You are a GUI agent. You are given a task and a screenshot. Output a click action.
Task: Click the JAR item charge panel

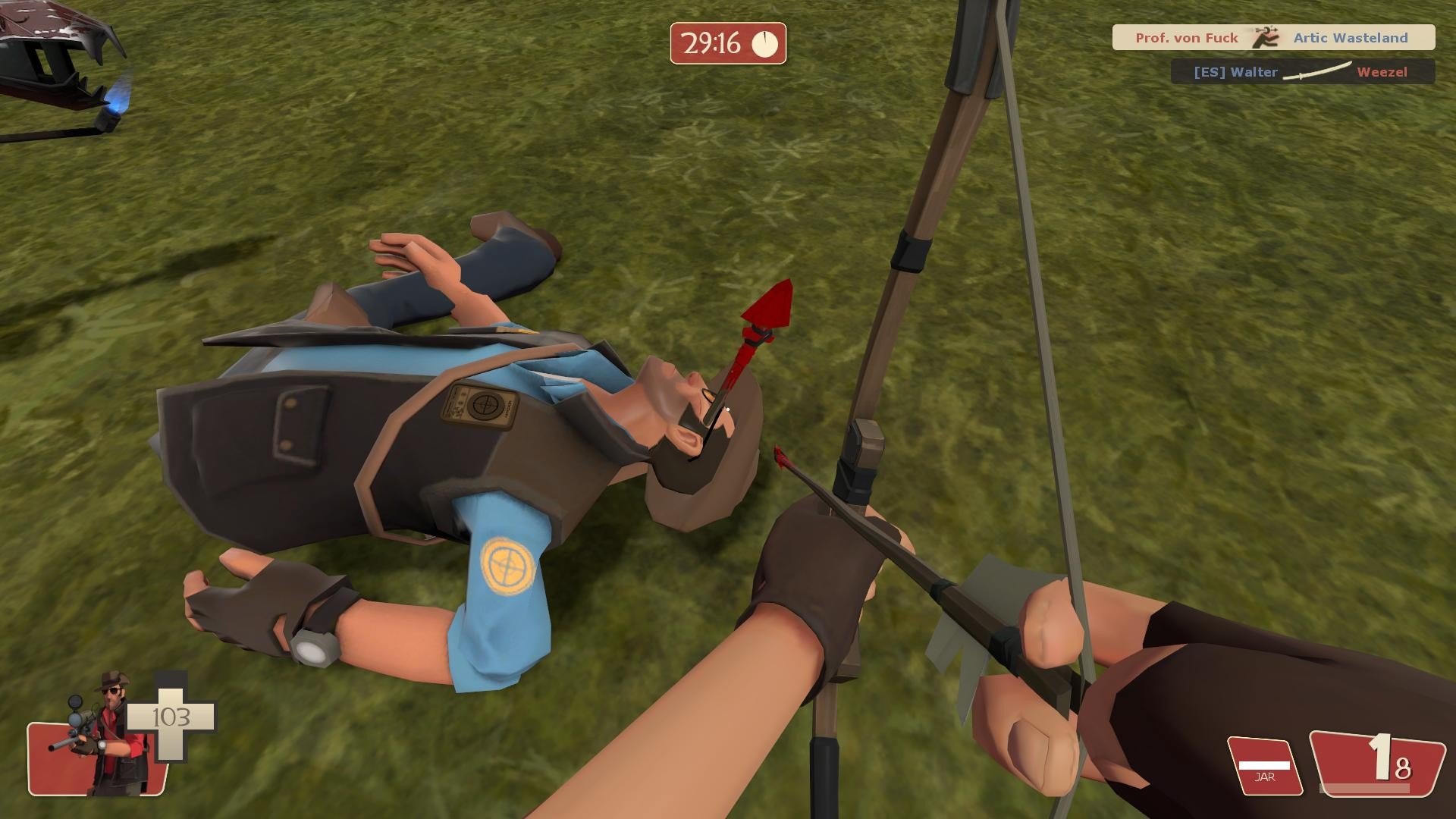click(1264, 766)
